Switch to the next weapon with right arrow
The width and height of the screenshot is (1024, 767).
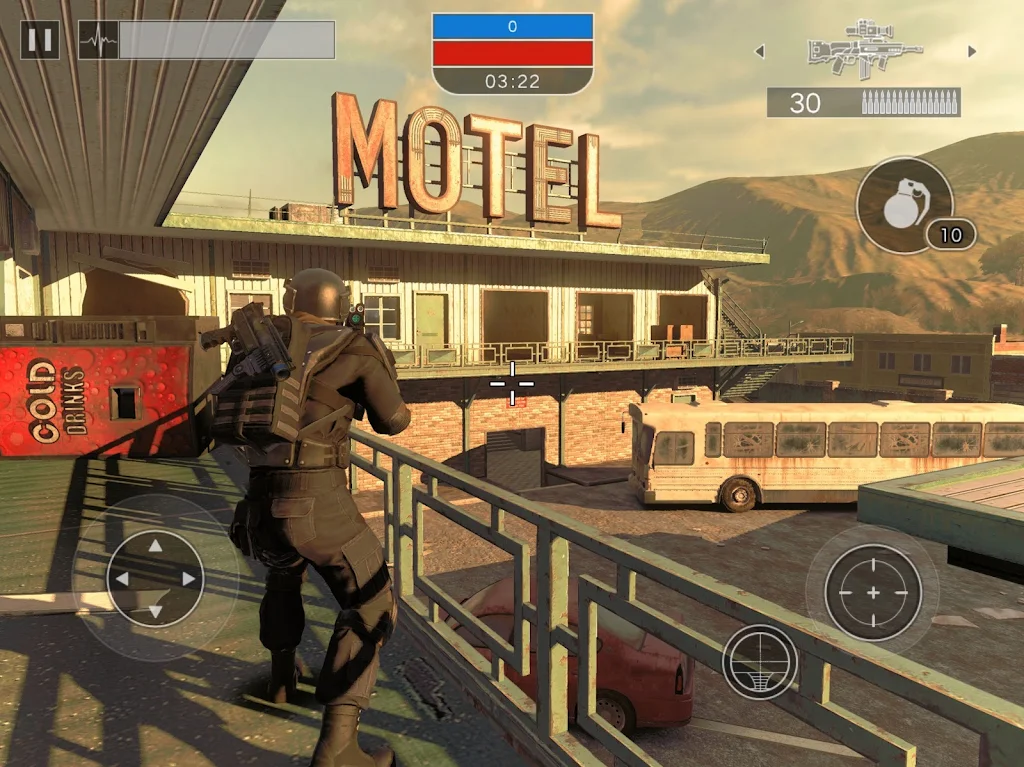(970, 51)
